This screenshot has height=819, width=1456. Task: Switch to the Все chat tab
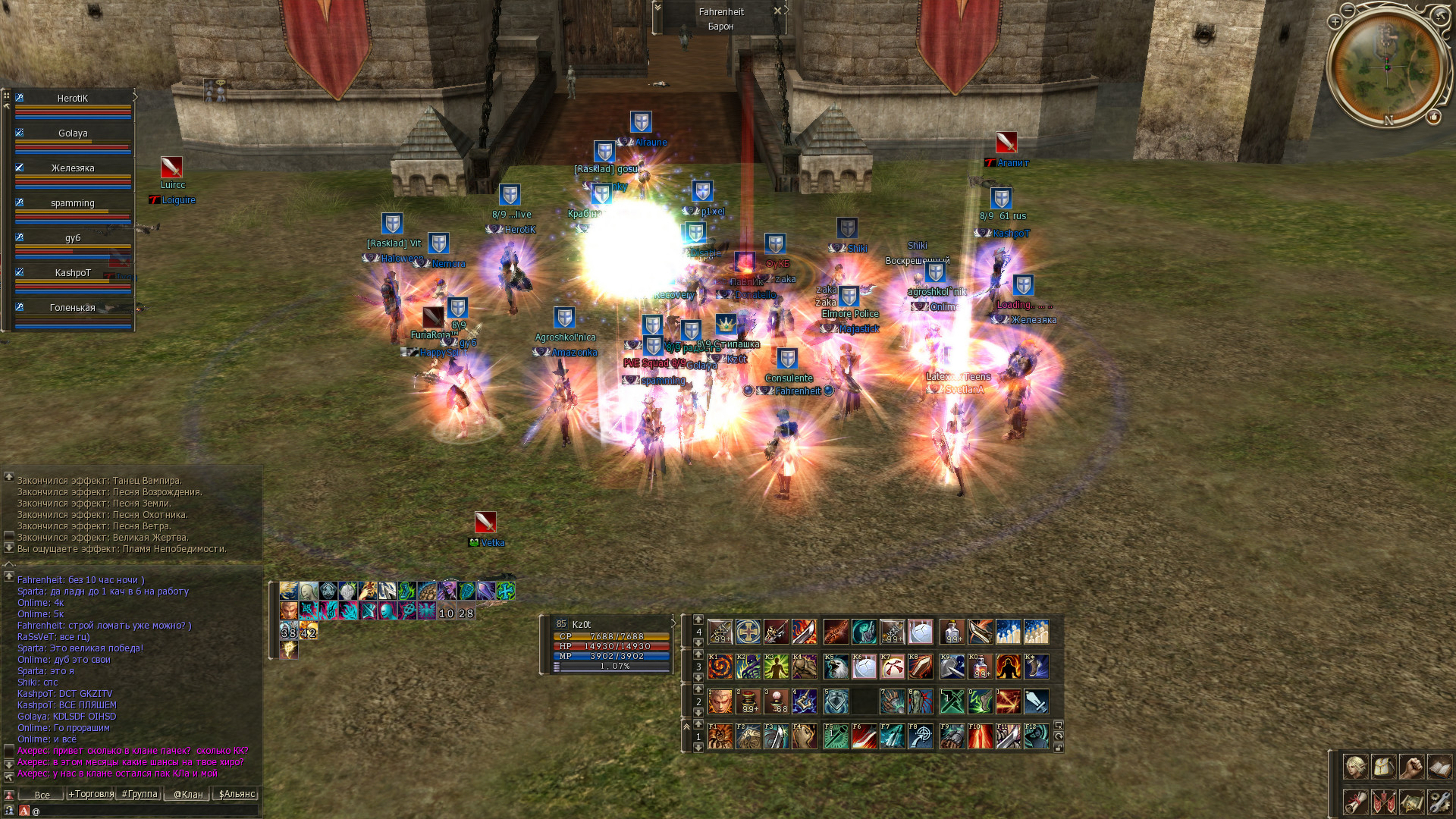(x=42, y=795)
